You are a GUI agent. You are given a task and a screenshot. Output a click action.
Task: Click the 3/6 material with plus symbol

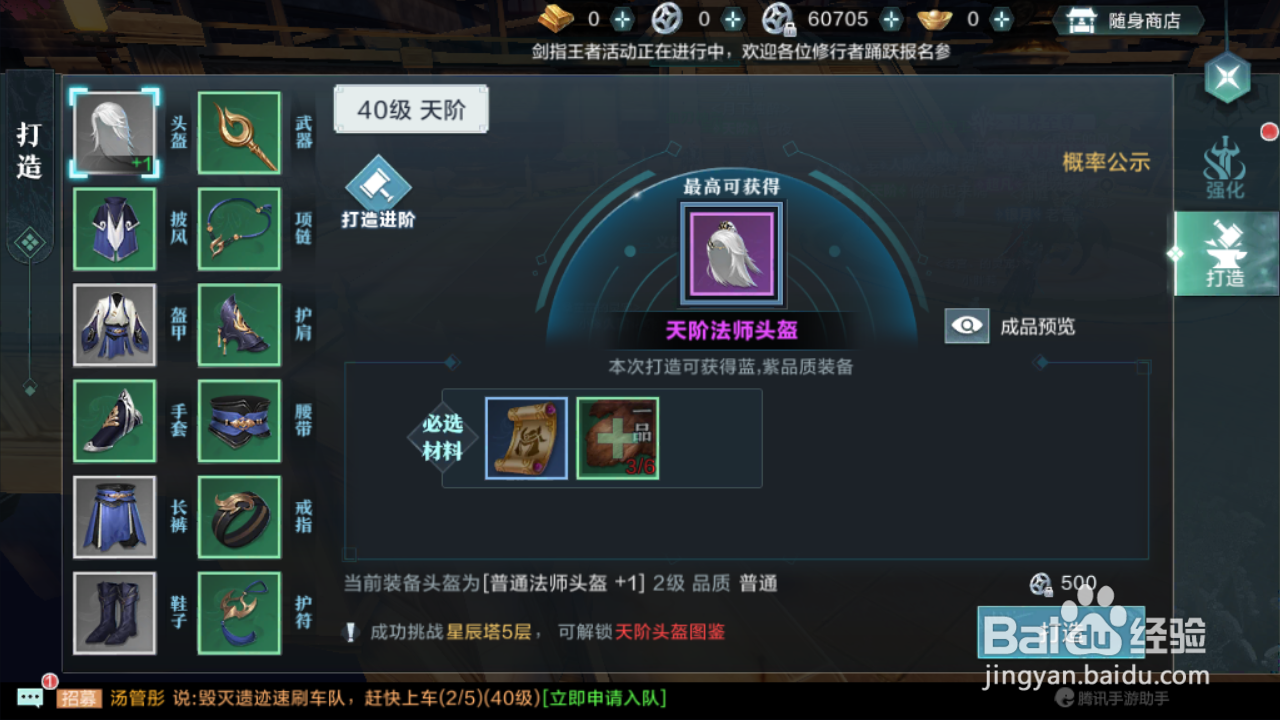click(617, 437)
